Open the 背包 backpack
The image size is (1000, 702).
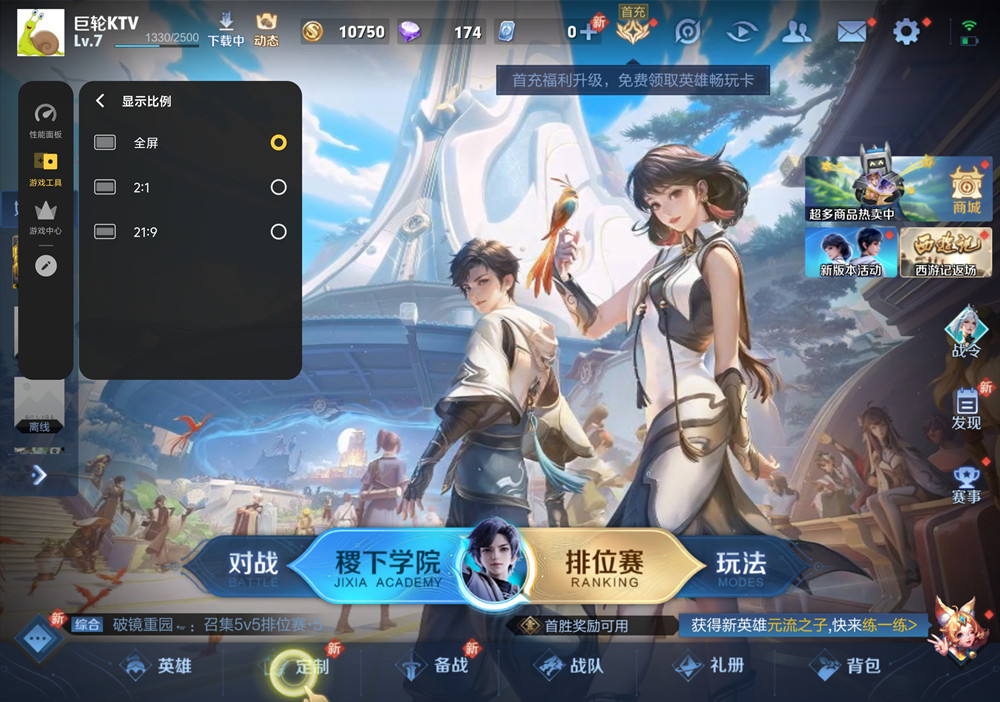pyautogui.click(x=849, y=666)
